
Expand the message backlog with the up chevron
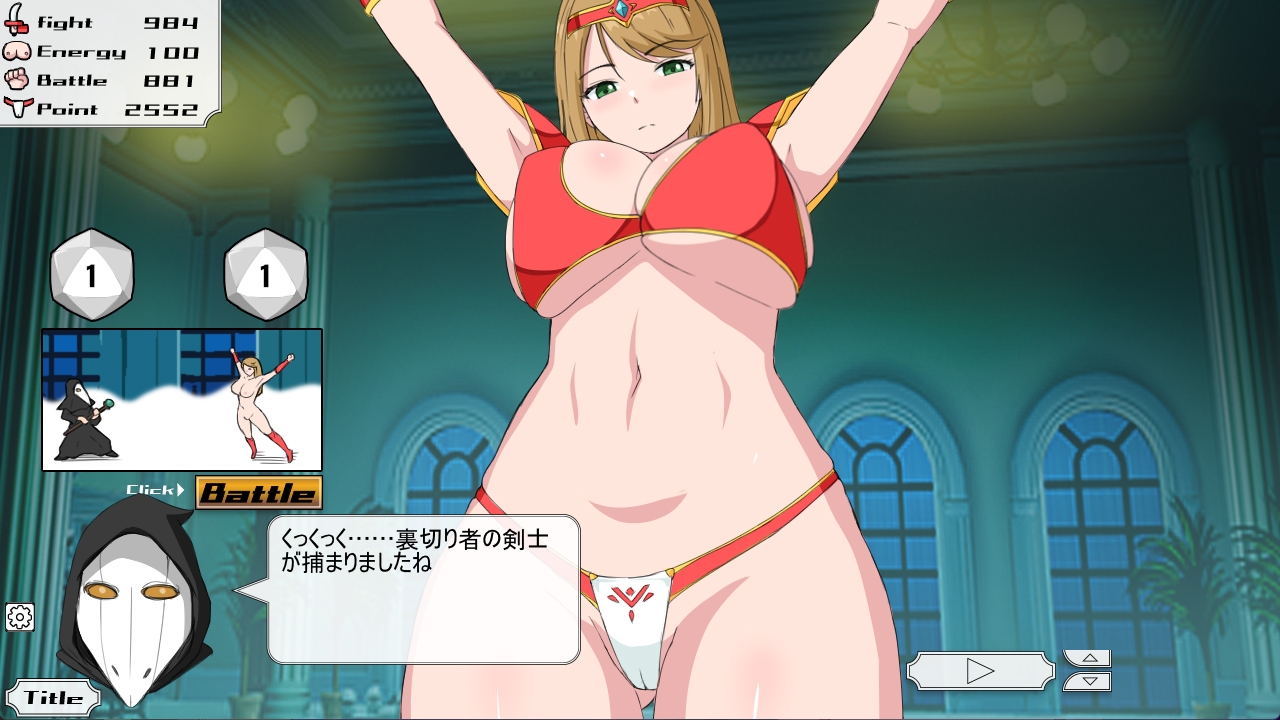(x=1086, y=659)
